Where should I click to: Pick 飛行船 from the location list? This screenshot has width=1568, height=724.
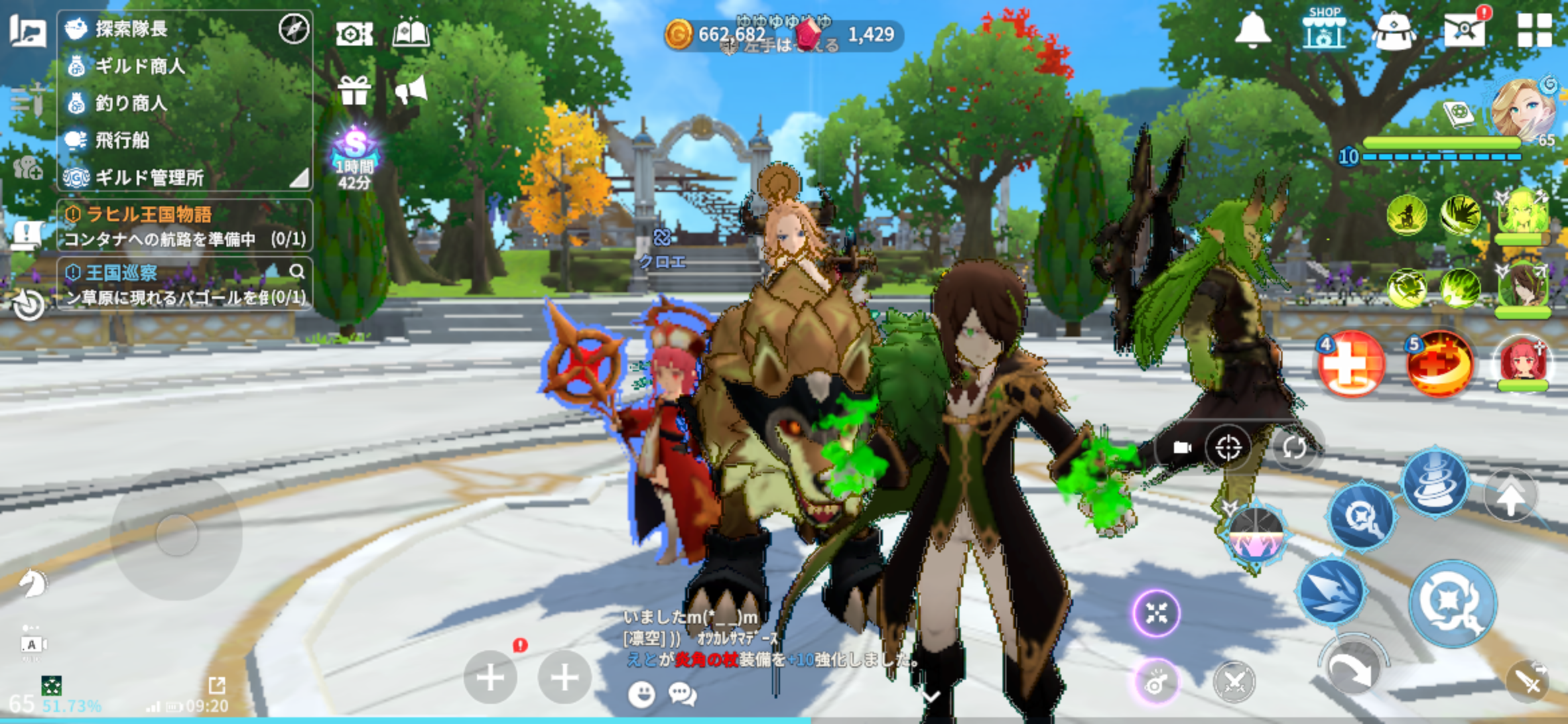pos(121,140)
